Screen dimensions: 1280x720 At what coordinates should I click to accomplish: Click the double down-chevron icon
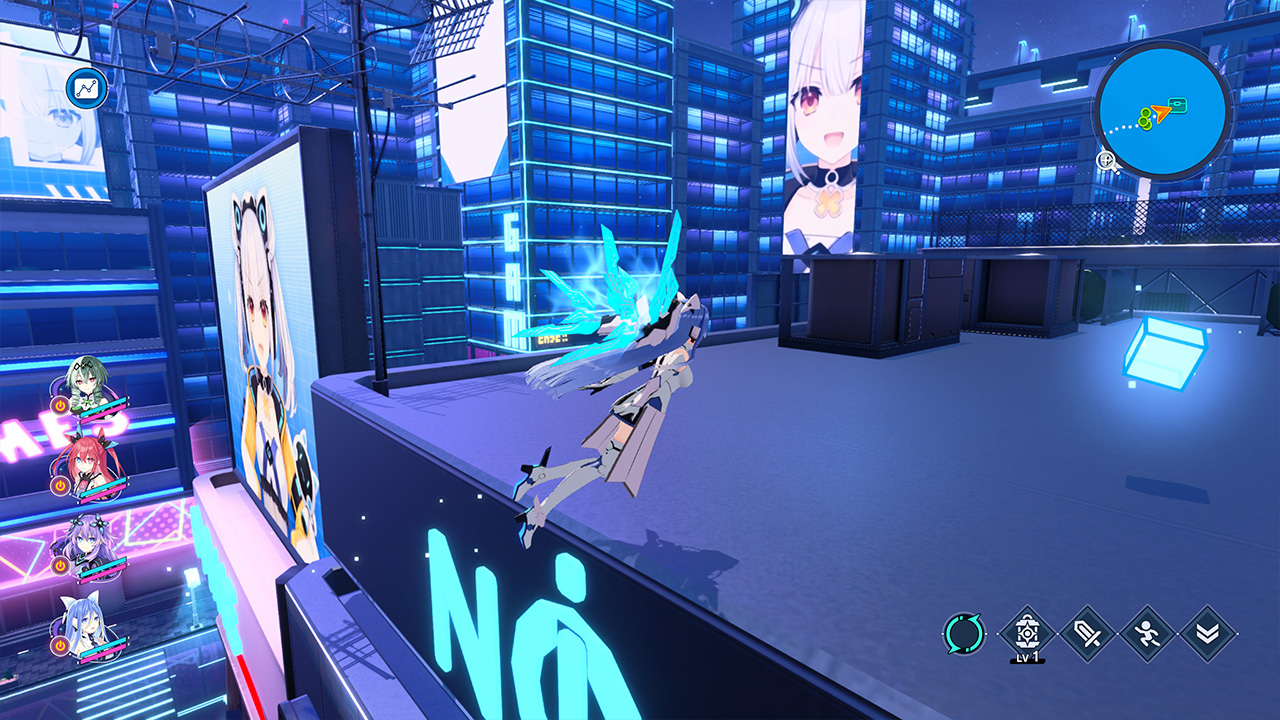pos(1208,633)
